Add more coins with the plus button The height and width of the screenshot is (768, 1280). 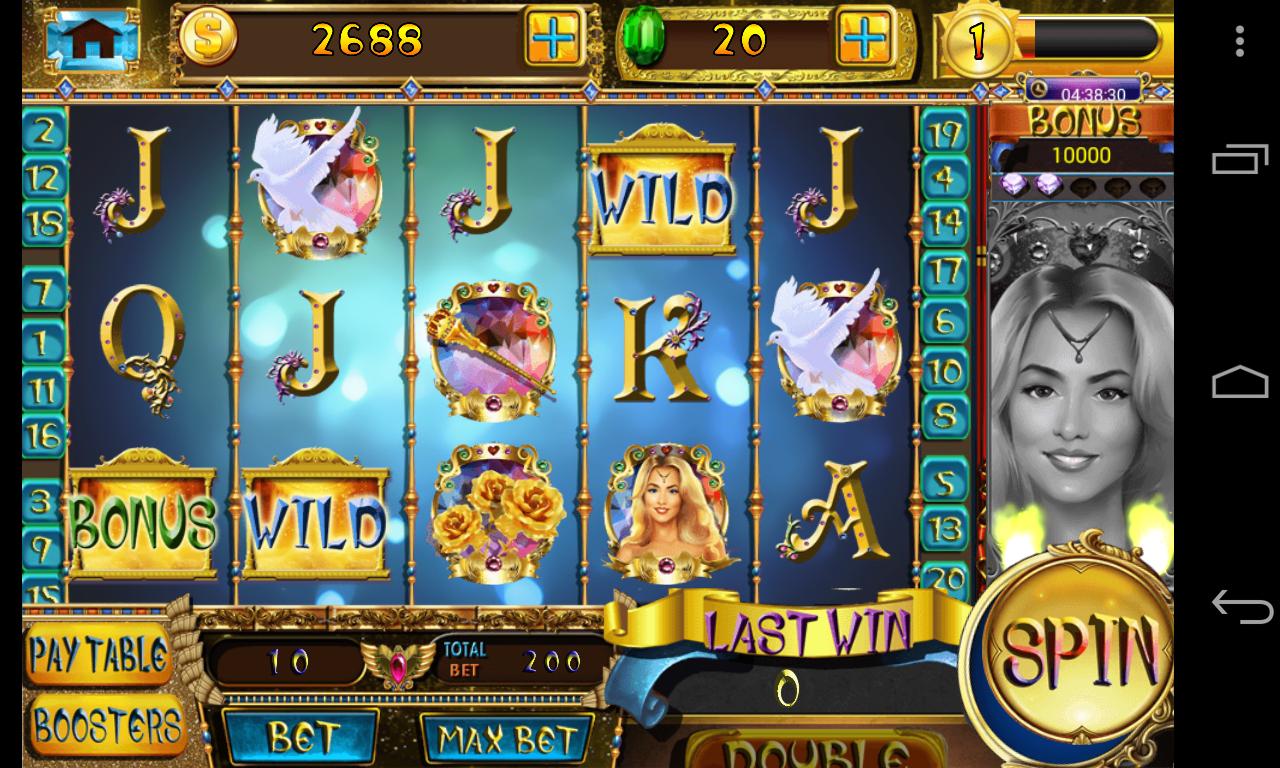[553, 39]
